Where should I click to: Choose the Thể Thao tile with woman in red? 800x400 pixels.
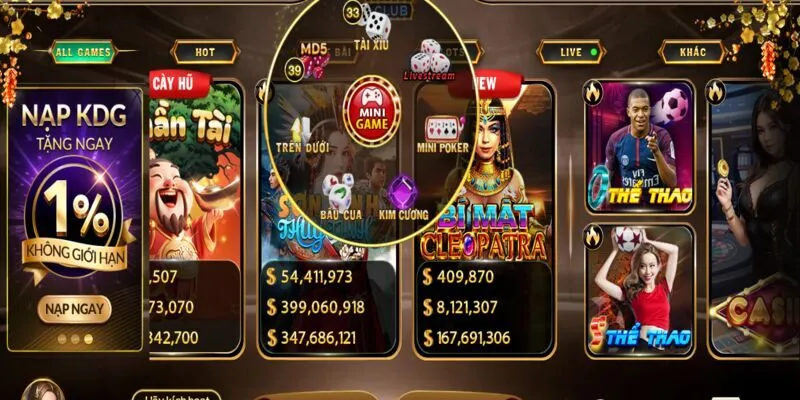click(x=640, y=290)
